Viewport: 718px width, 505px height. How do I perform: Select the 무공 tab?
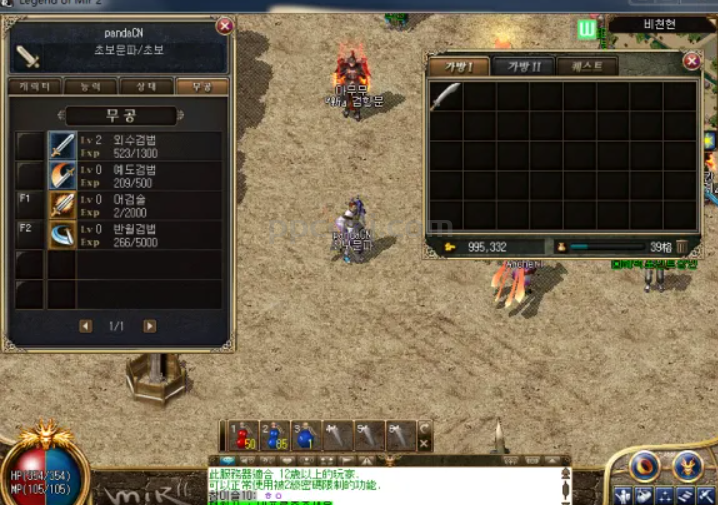(x=201, y=87)
